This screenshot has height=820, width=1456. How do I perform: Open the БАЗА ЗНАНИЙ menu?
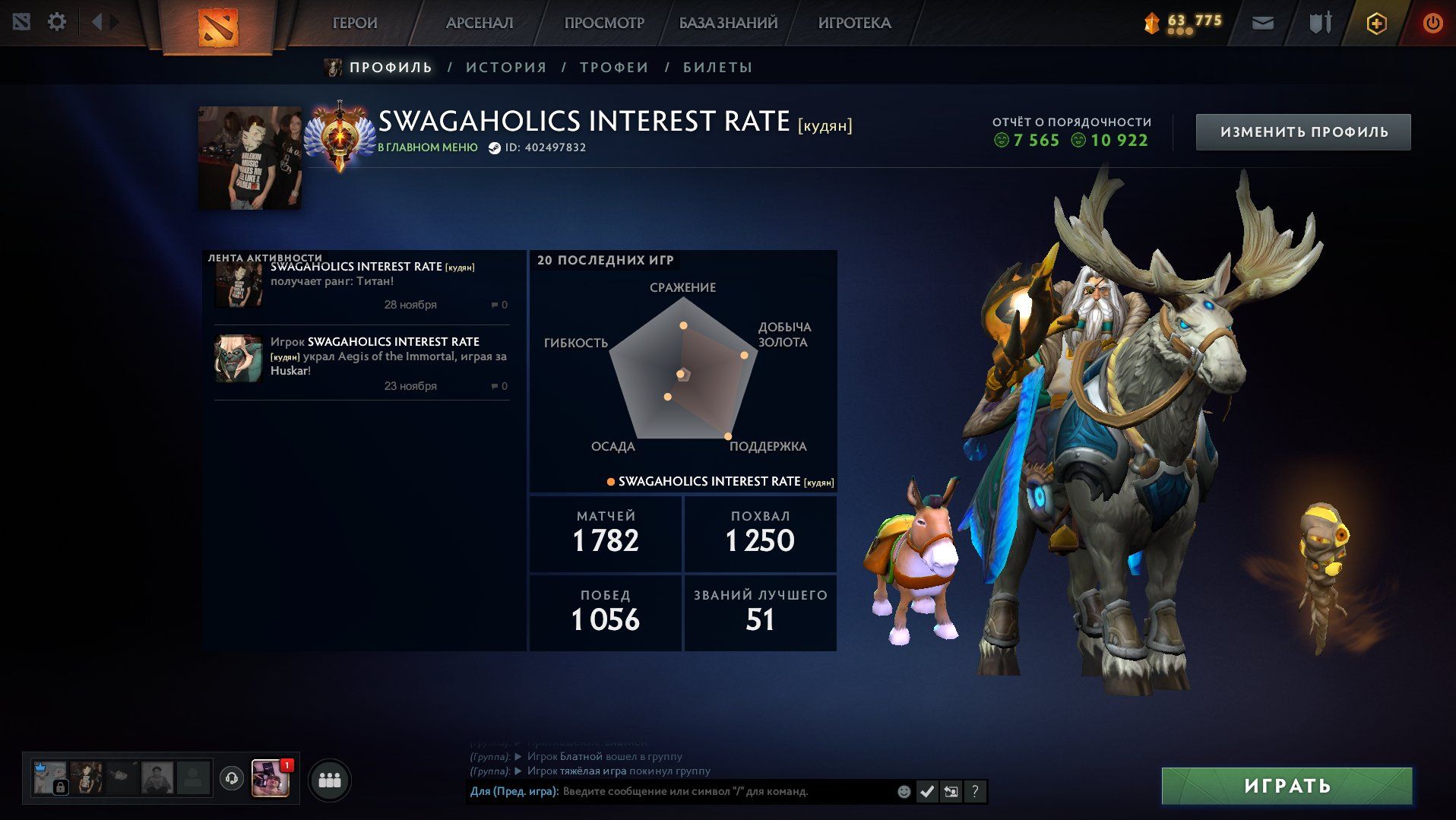tap(728, 24)
